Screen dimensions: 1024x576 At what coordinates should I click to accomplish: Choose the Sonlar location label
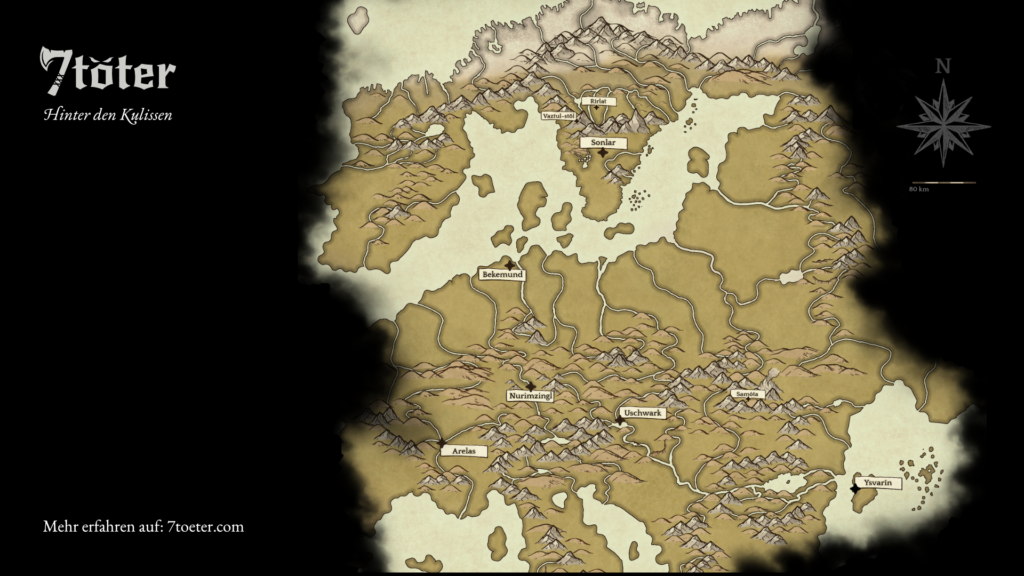tap(602, 143)
